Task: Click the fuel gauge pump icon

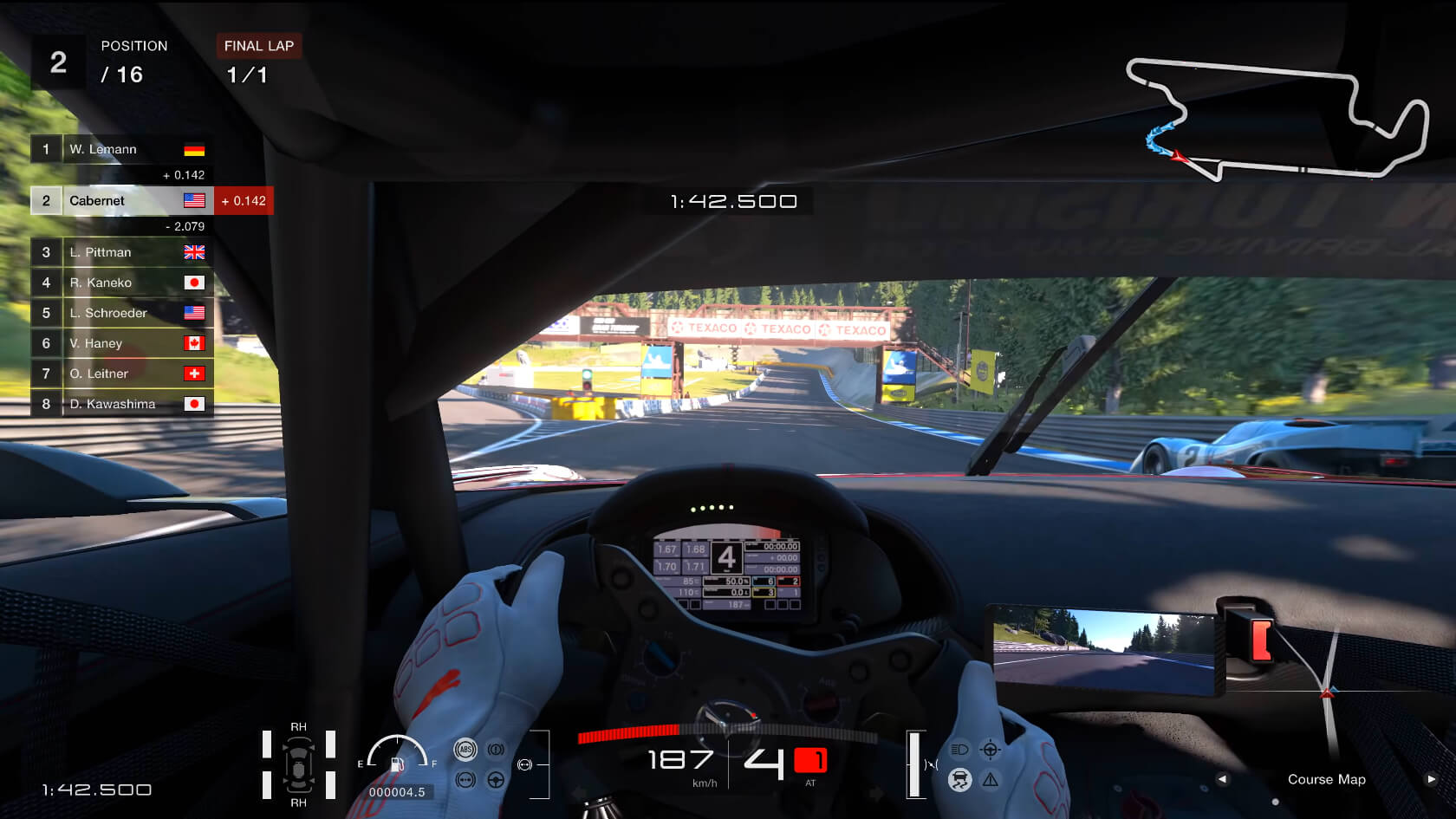Action: click(x=397, y=764)
